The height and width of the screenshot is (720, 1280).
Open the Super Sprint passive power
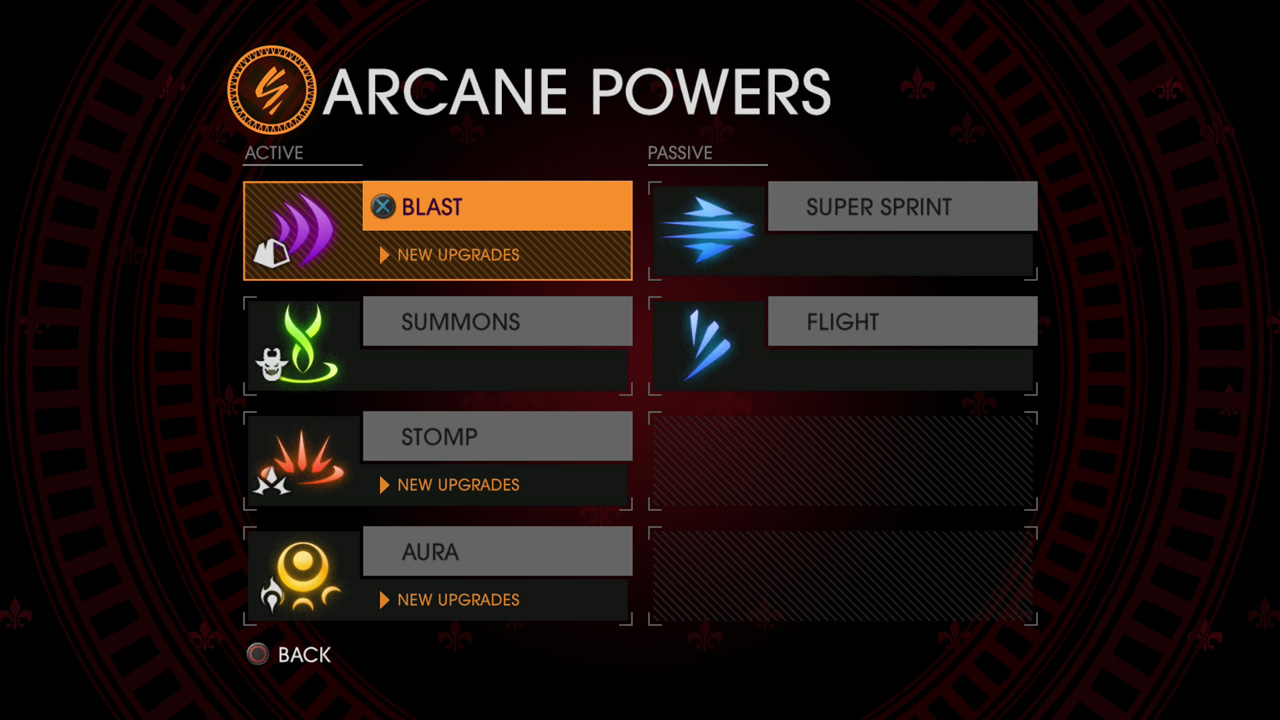point(901,207)
